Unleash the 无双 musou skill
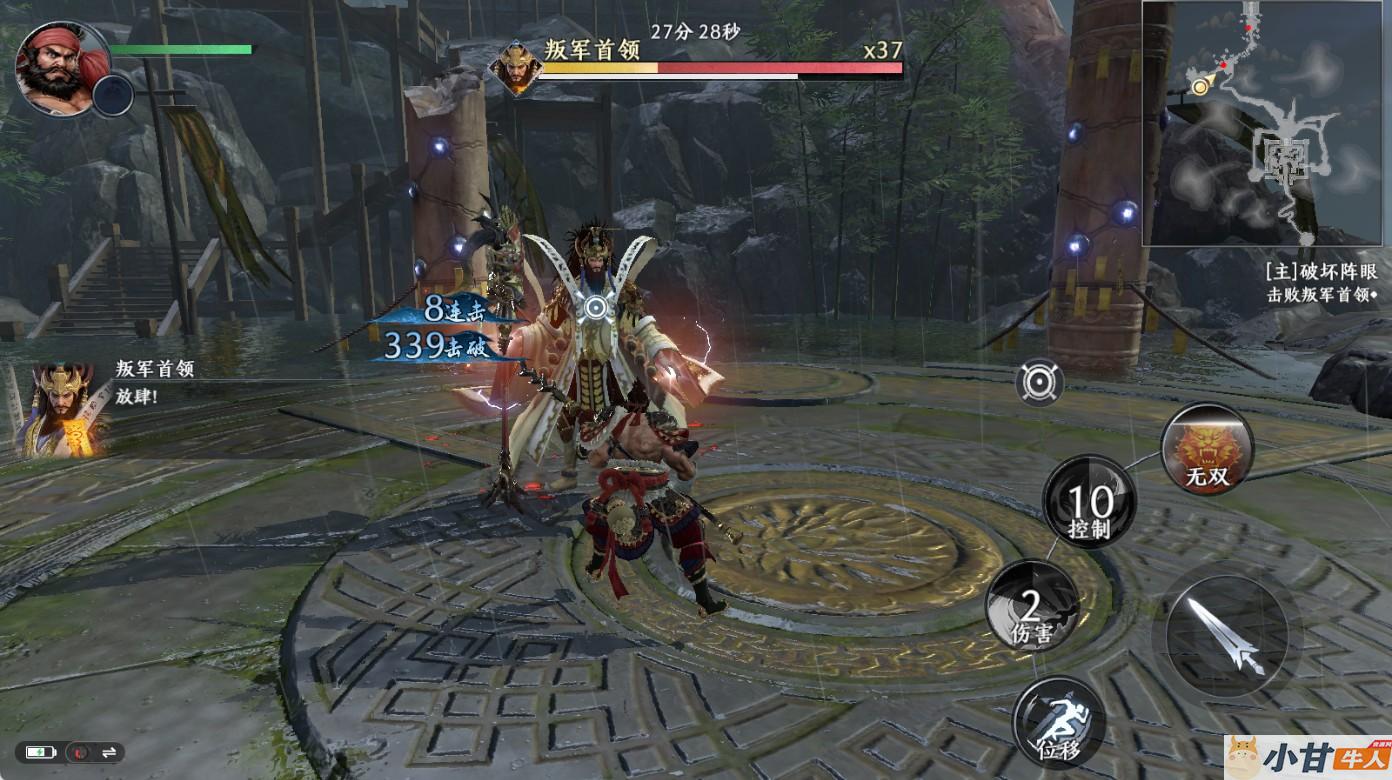The height and width of the screenshot is (780, 1392). 1207,448
